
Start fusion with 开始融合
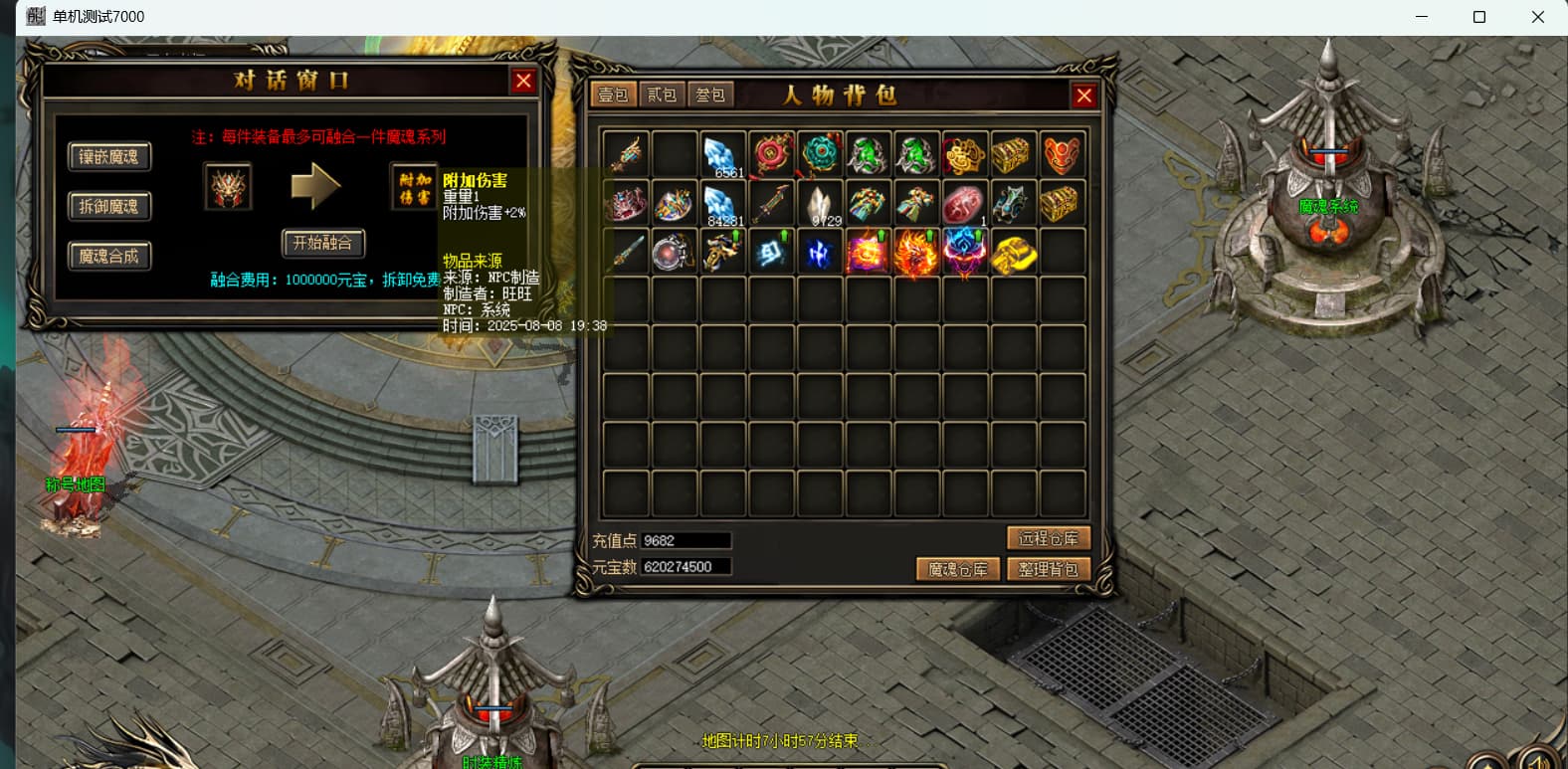(323, 243)
